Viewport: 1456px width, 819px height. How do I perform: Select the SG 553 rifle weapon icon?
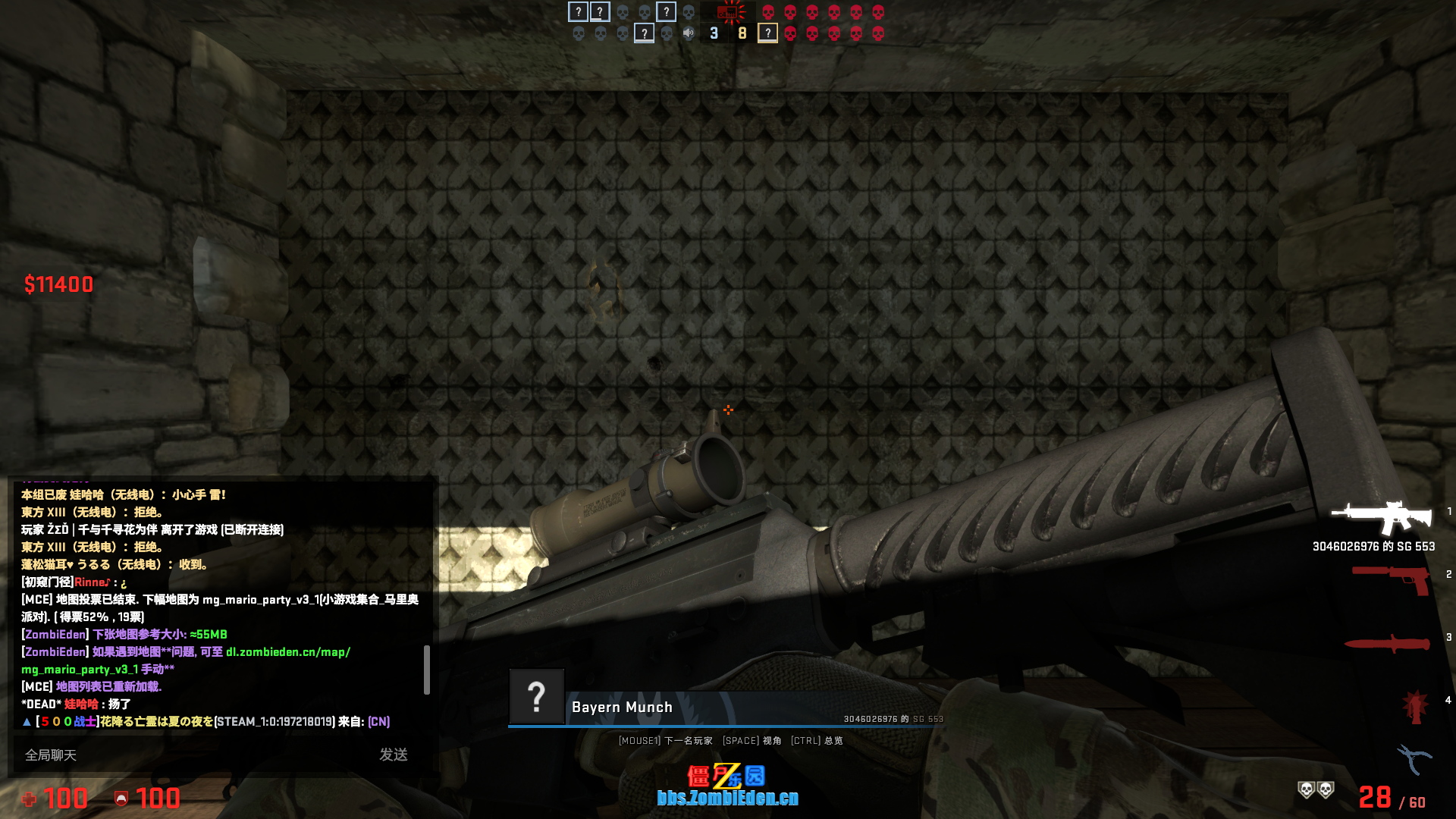1382,518
